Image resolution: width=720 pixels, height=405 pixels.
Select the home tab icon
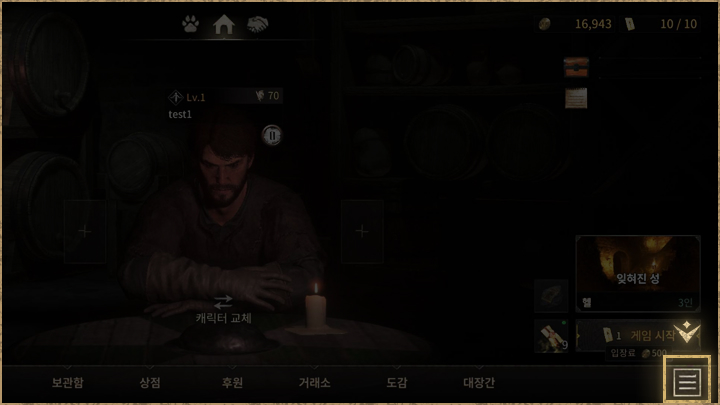(224, 24)
